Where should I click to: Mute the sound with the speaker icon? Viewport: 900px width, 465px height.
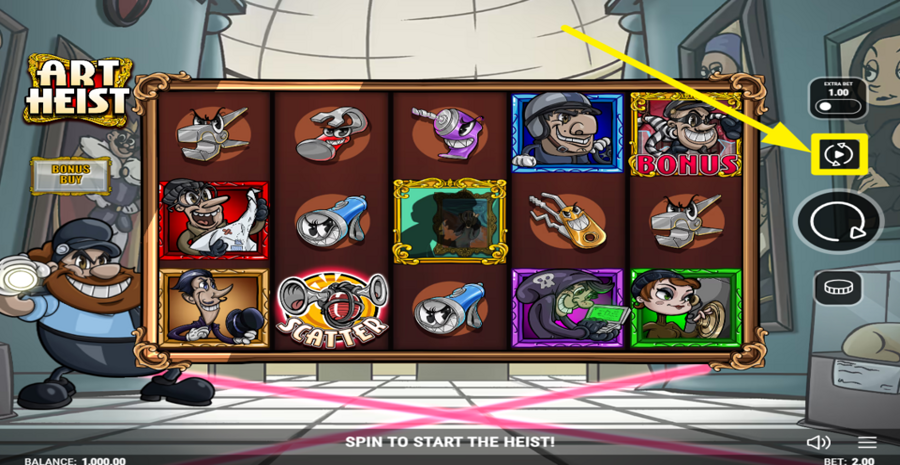pyautogui.click(x=818, y=442)
